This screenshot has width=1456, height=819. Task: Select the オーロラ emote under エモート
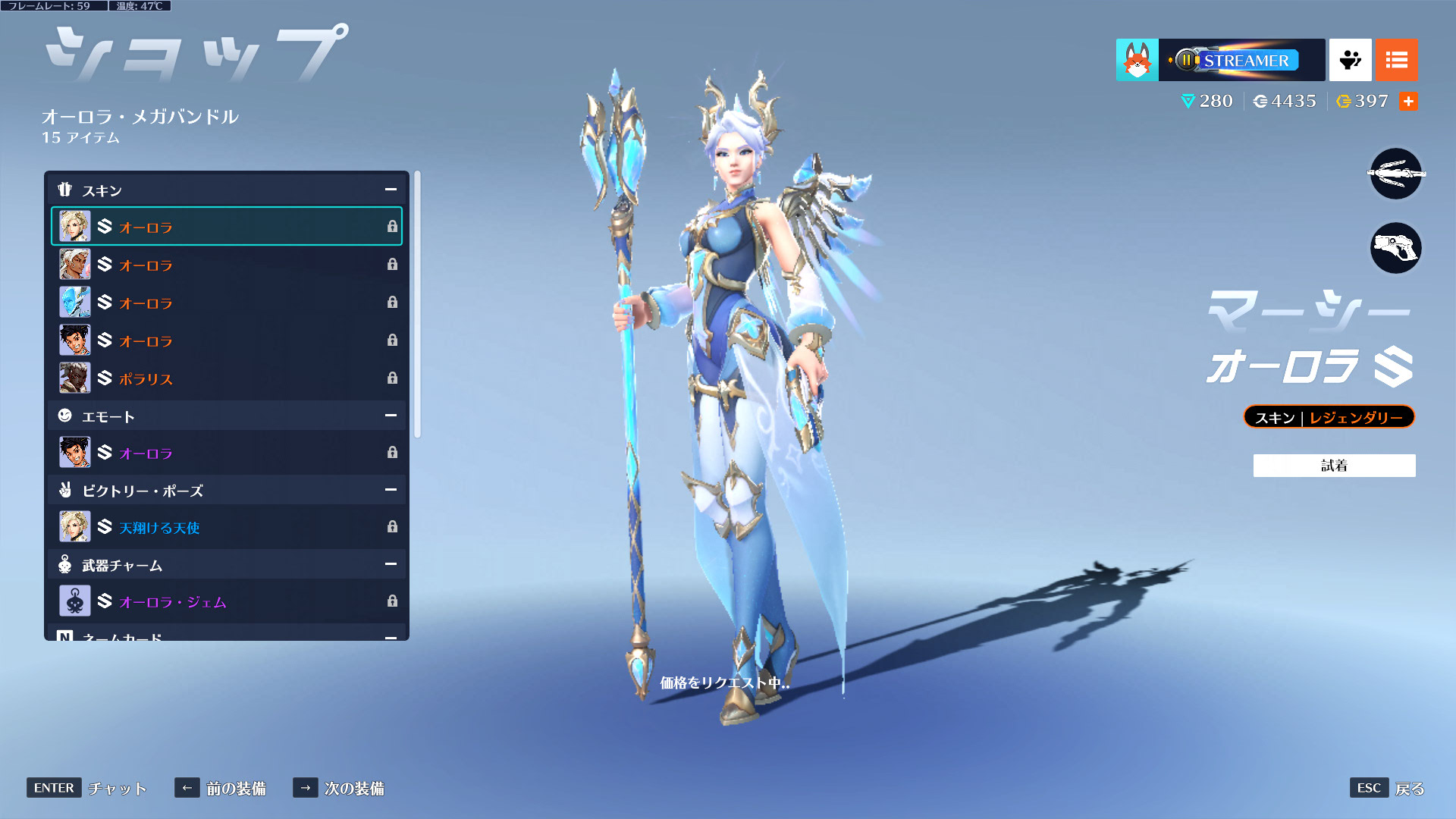click(226, 453)
